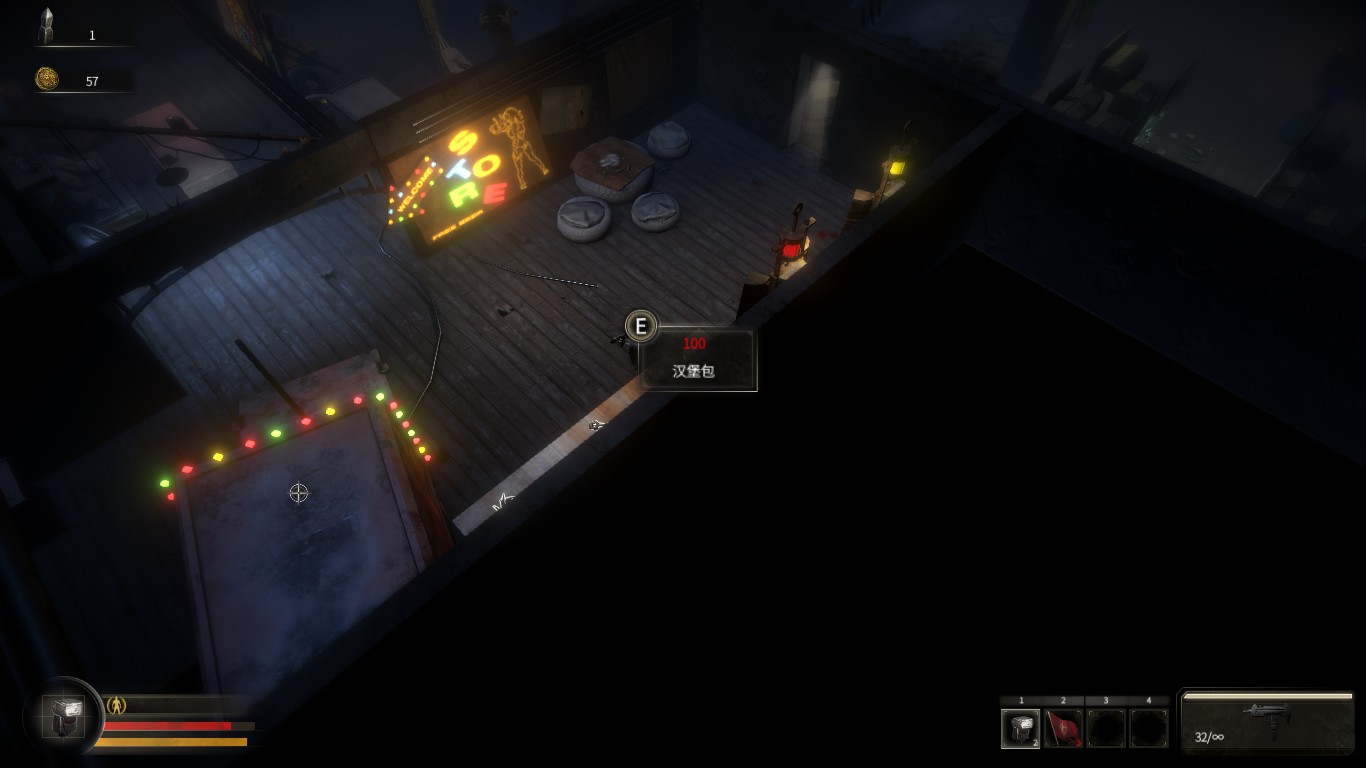This screenshot has height=768, width=1366.
Task: Buy the 汉堡包 item from the shop tooltip
Action: pyautogui.click(x=698, y=359)
